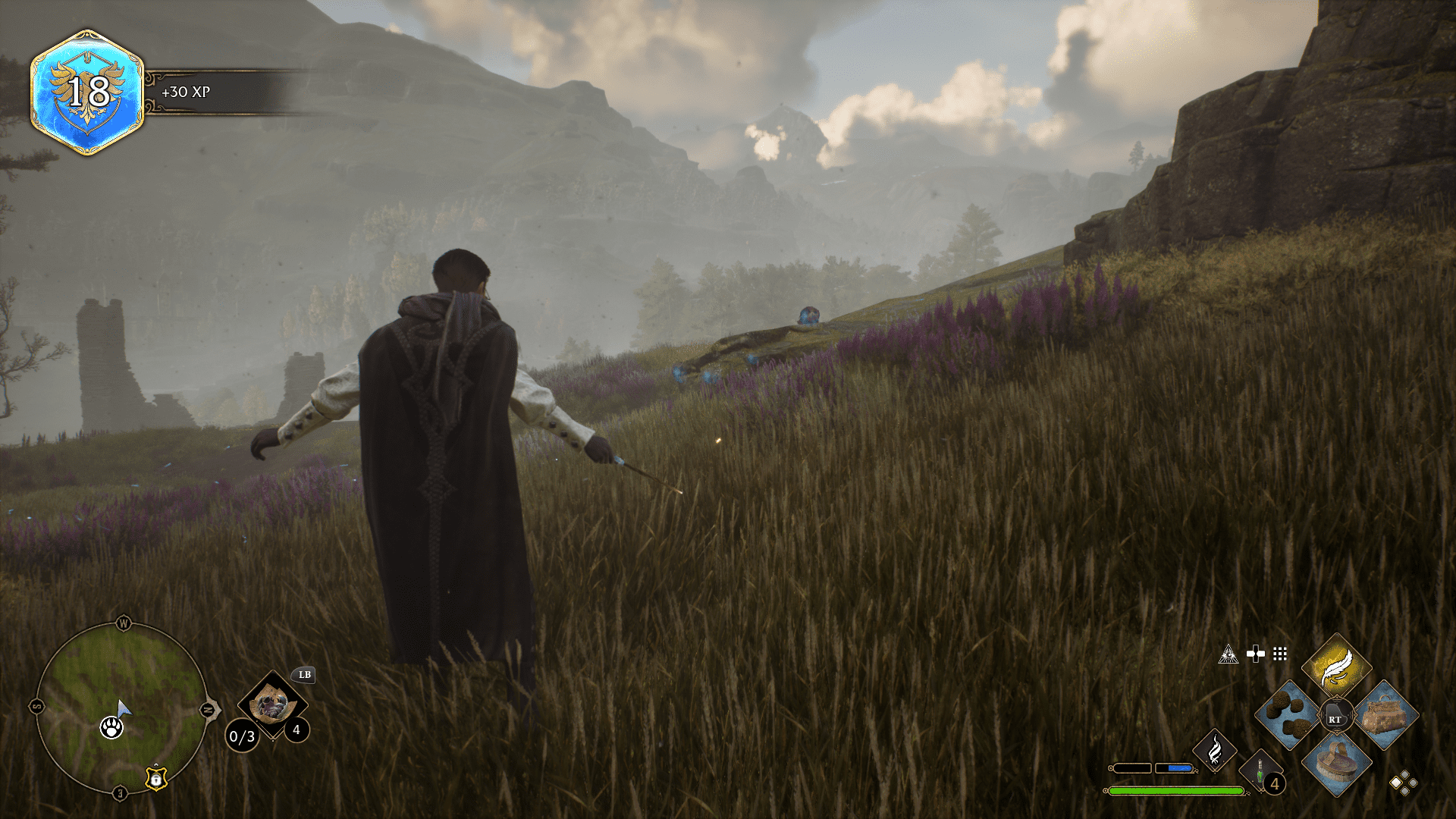Click the grid dots indicator near the spell wheel
Viewport: 1456px width, 819px height.
click(x=1280, y=654)
